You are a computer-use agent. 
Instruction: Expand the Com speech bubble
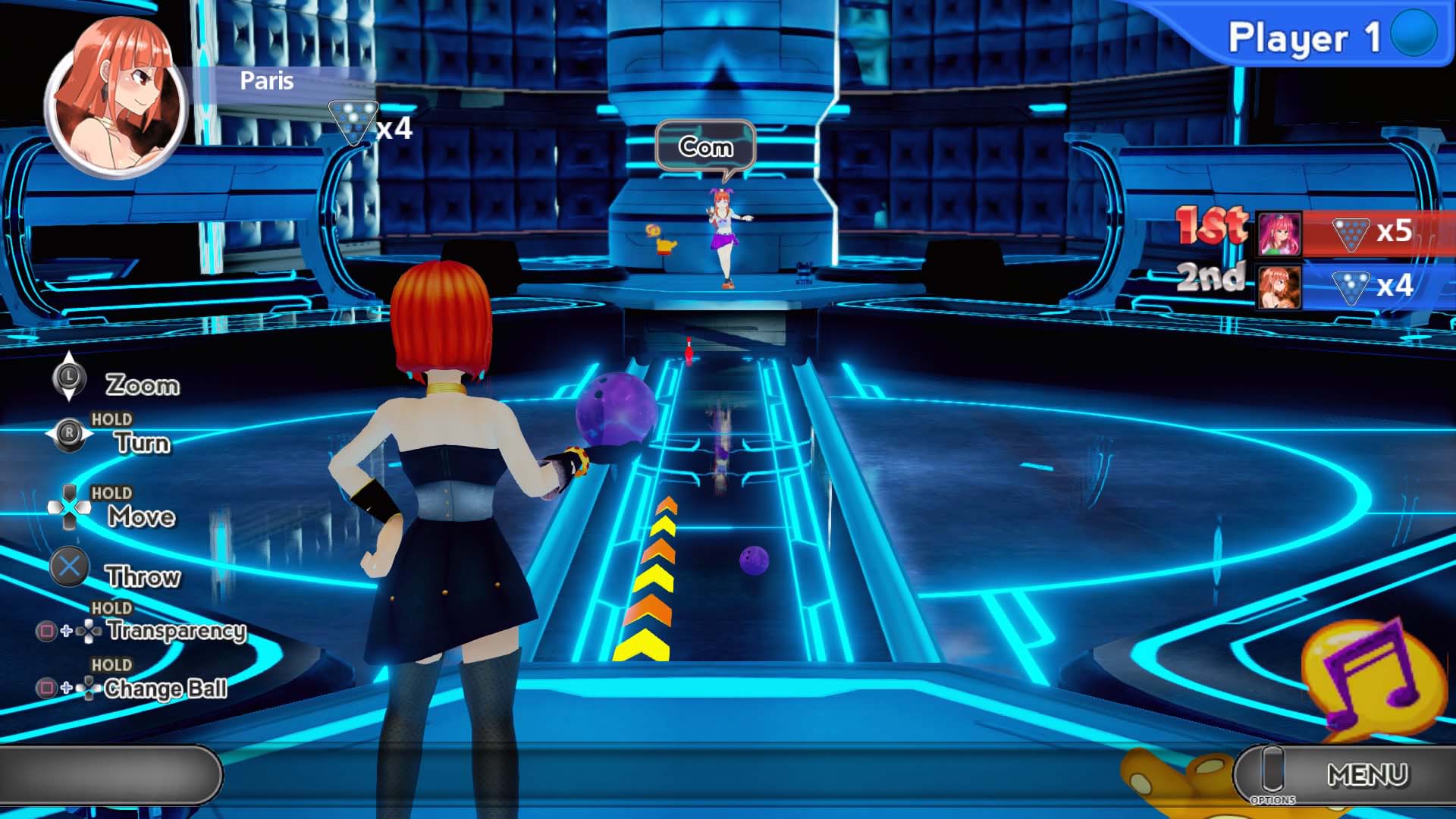(707, 146)
